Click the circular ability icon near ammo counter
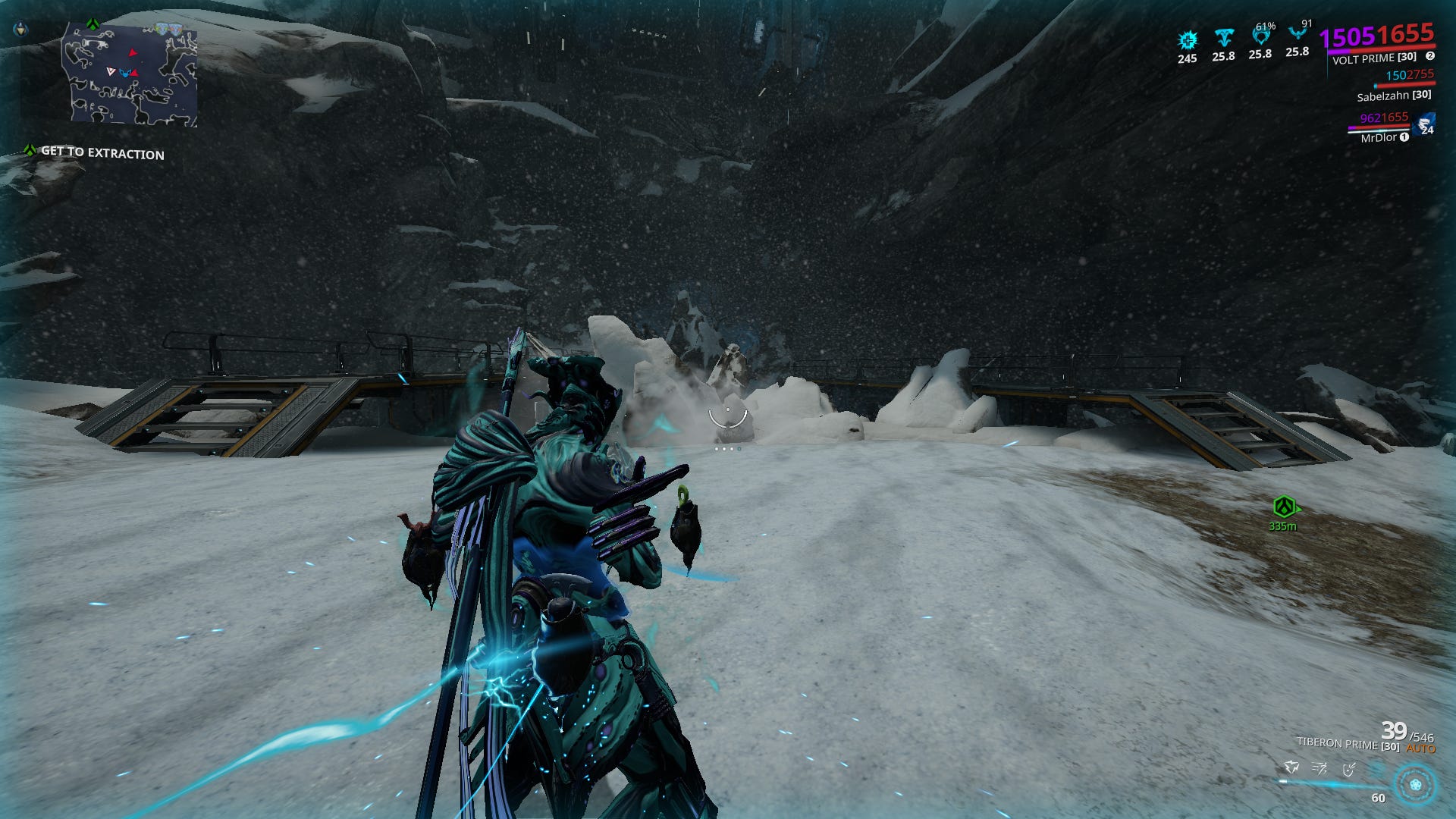Viewport: 1456px width, 819px height. 1415,783
